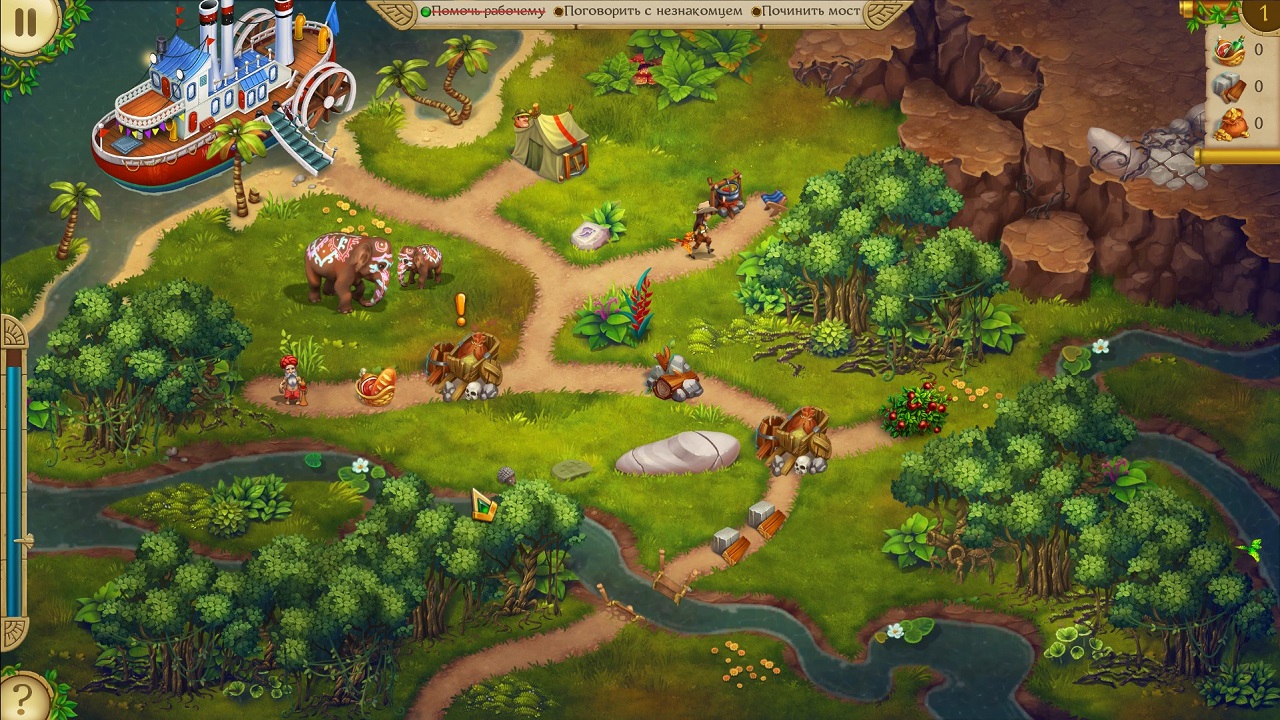1280x720 pixels.
Task: Click the "Поговорить с незнакомцем" objective
Action: click(x=653, y=11)
